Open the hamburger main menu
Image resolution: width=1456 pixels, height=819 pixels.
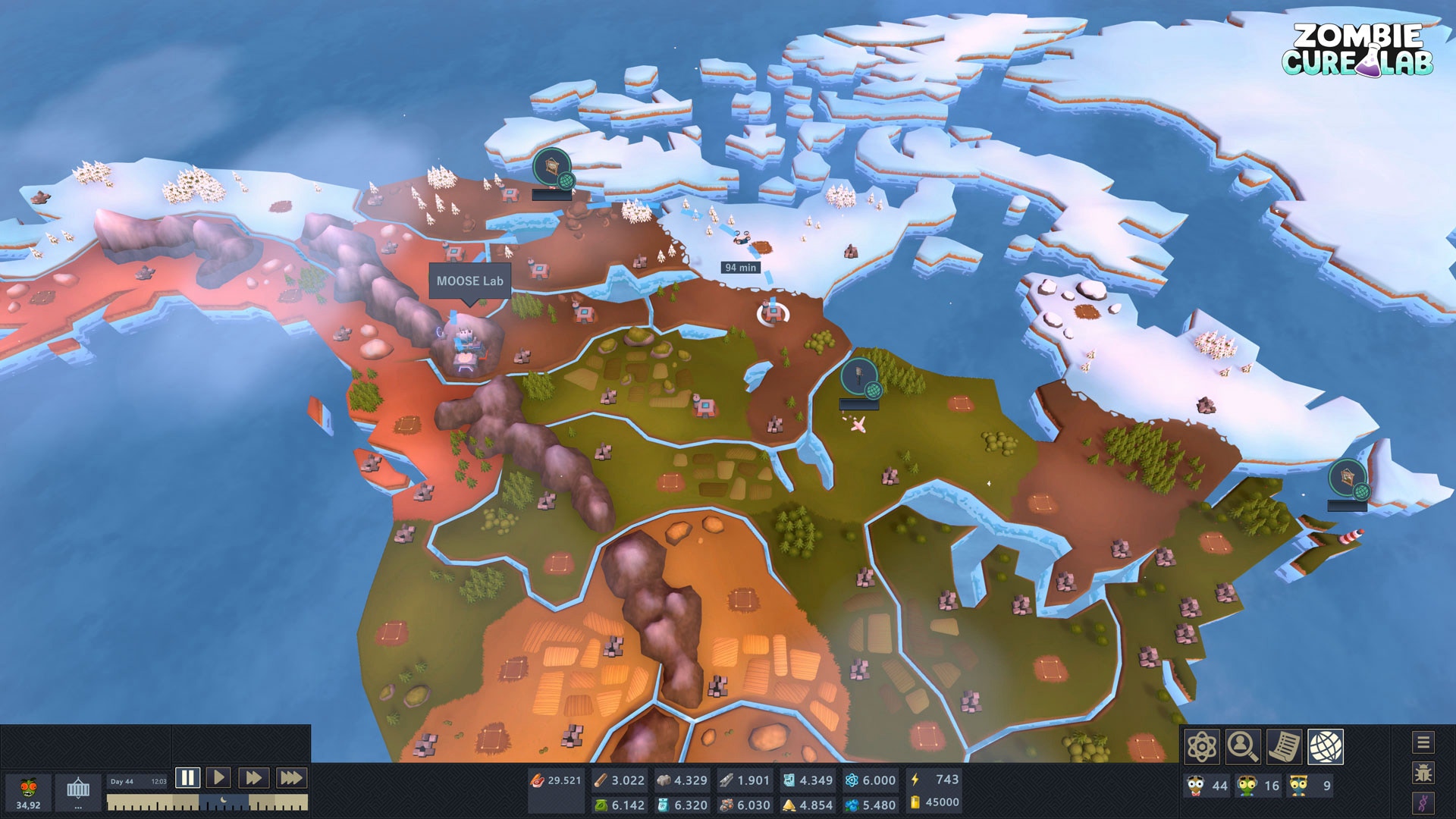pyautogui.click(x=1423, y=742)
